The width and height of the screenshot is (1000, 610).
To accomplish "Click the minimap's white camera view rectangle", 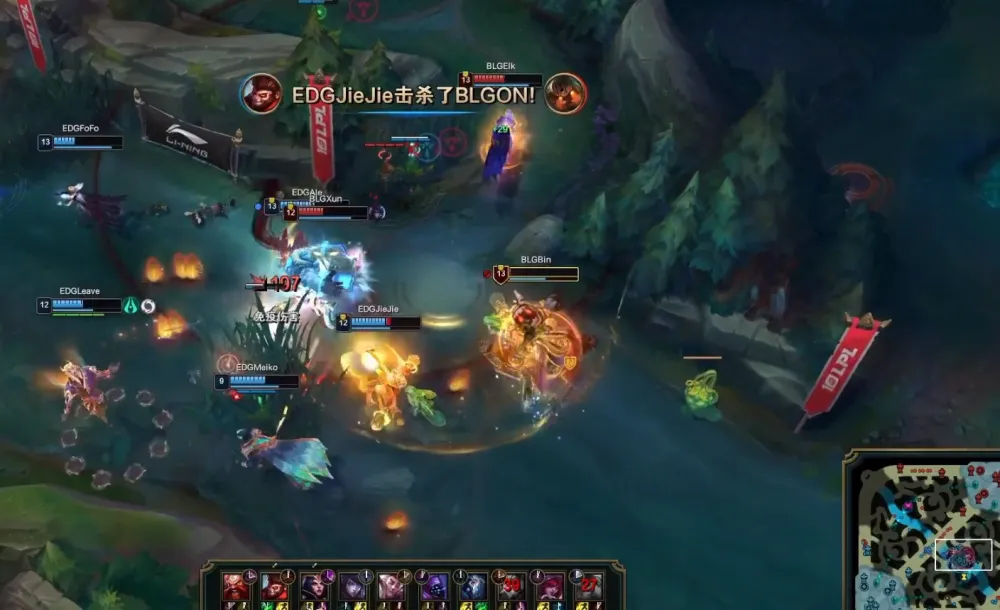I will point(963,554).
